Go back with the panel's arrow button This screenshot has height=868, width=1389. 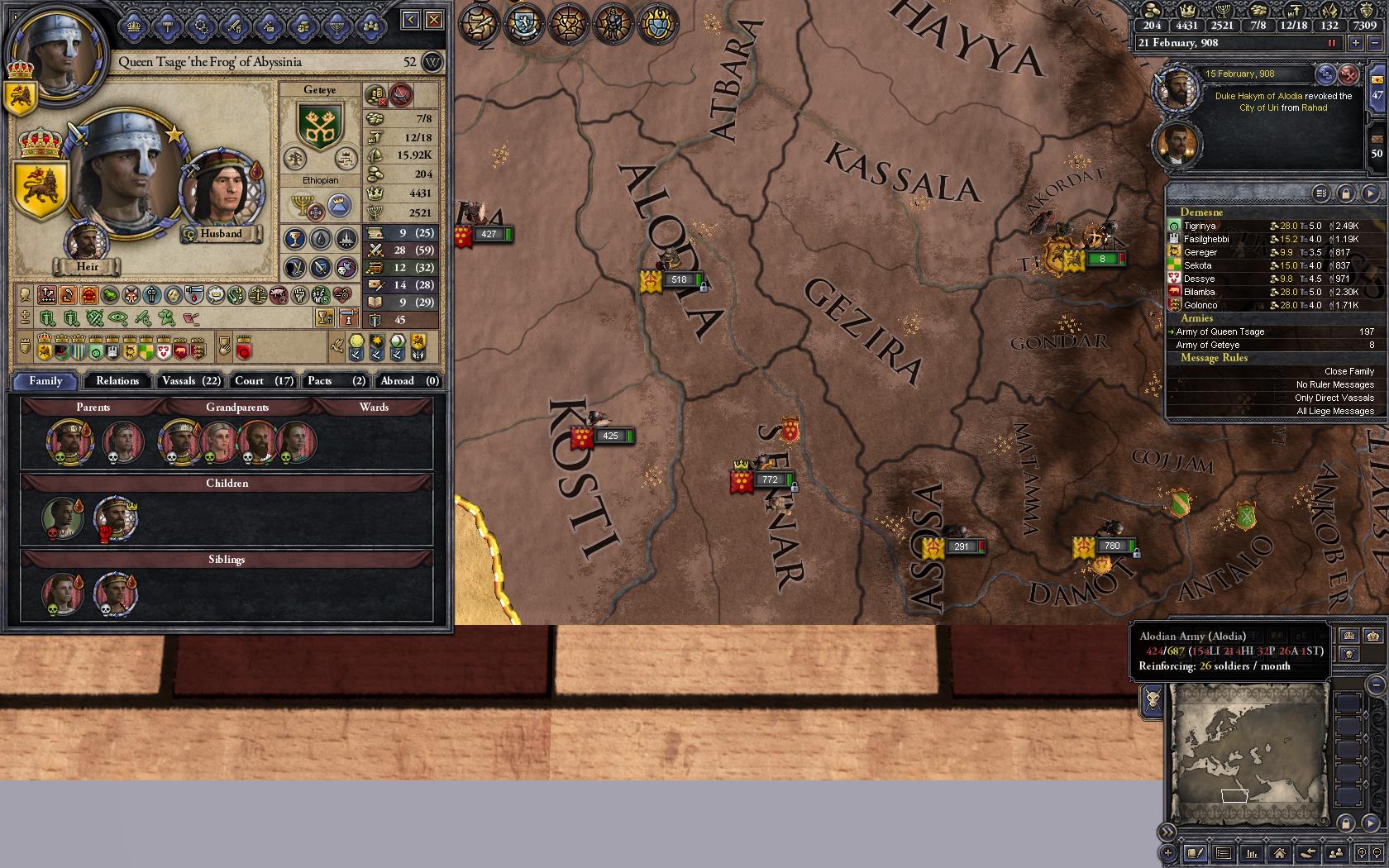tap(411, 20)
